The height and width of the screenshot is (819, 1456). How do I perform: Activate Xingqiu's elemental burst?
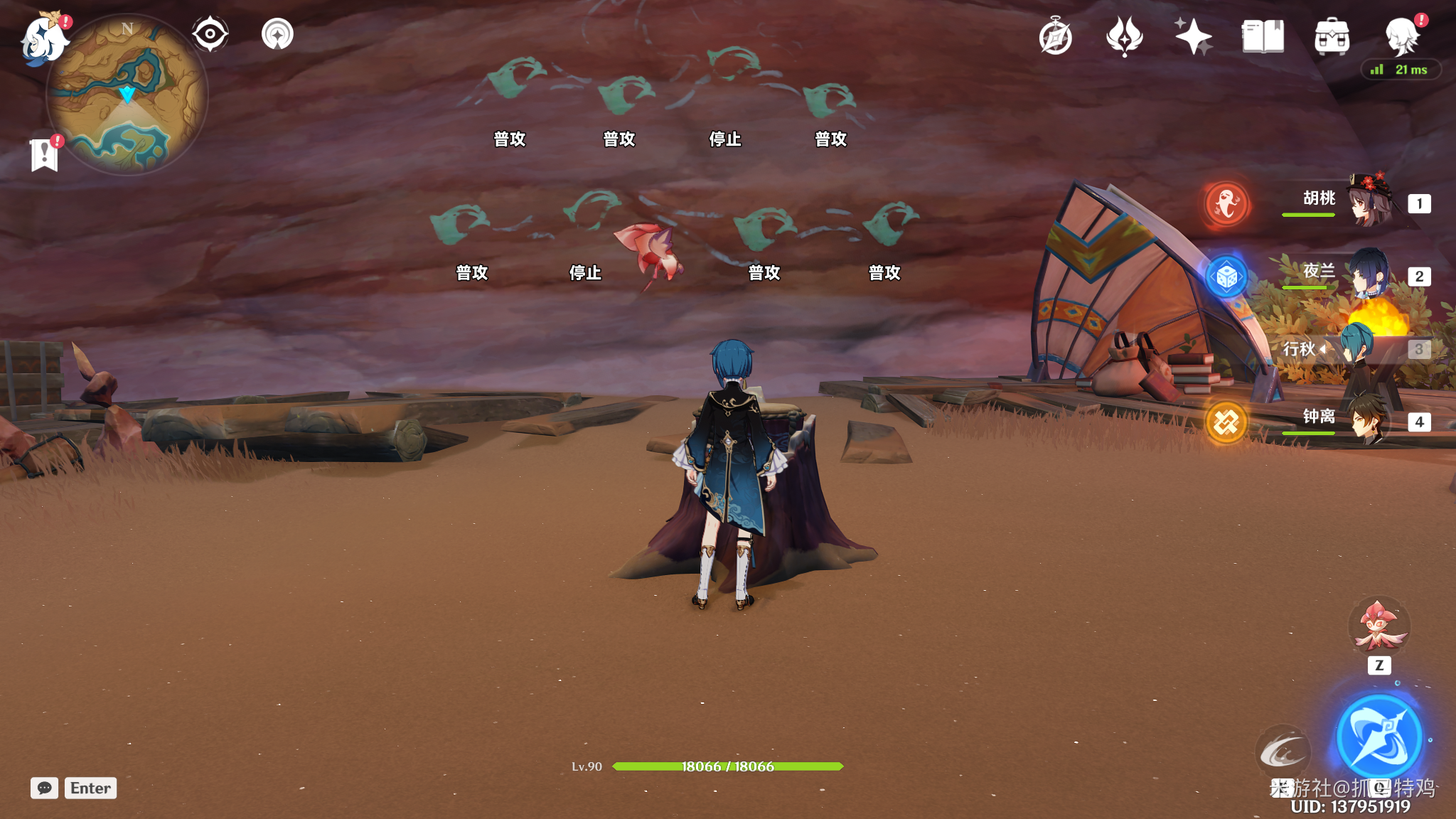click(1379, 738)
